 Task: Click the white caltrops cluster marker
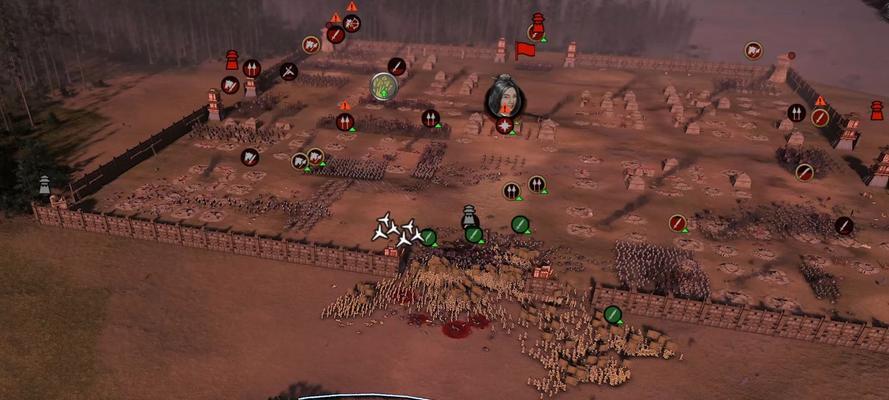coord(396,229)
